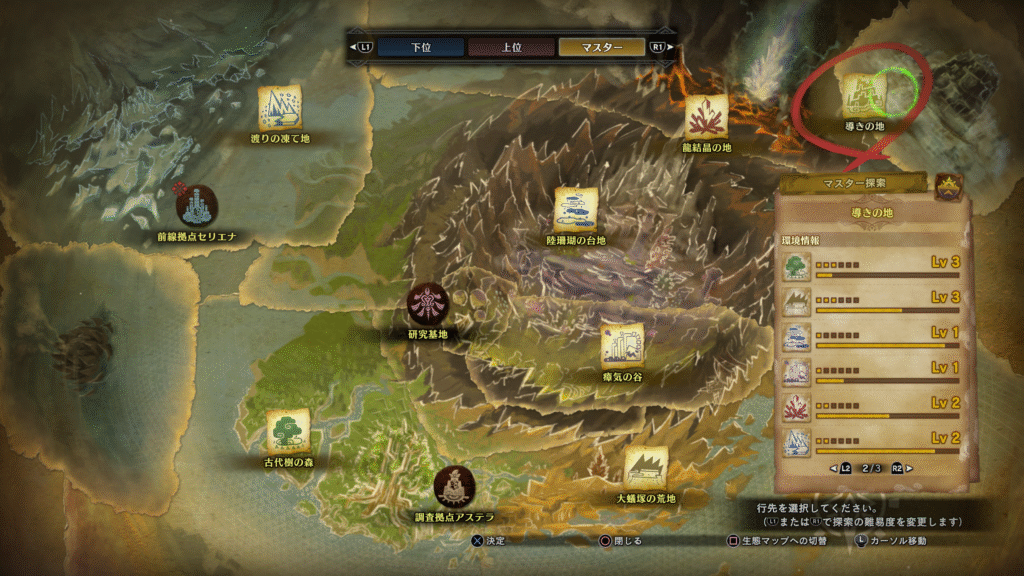
Task: Select the マスター rank tab
Action: click(601, 47)
